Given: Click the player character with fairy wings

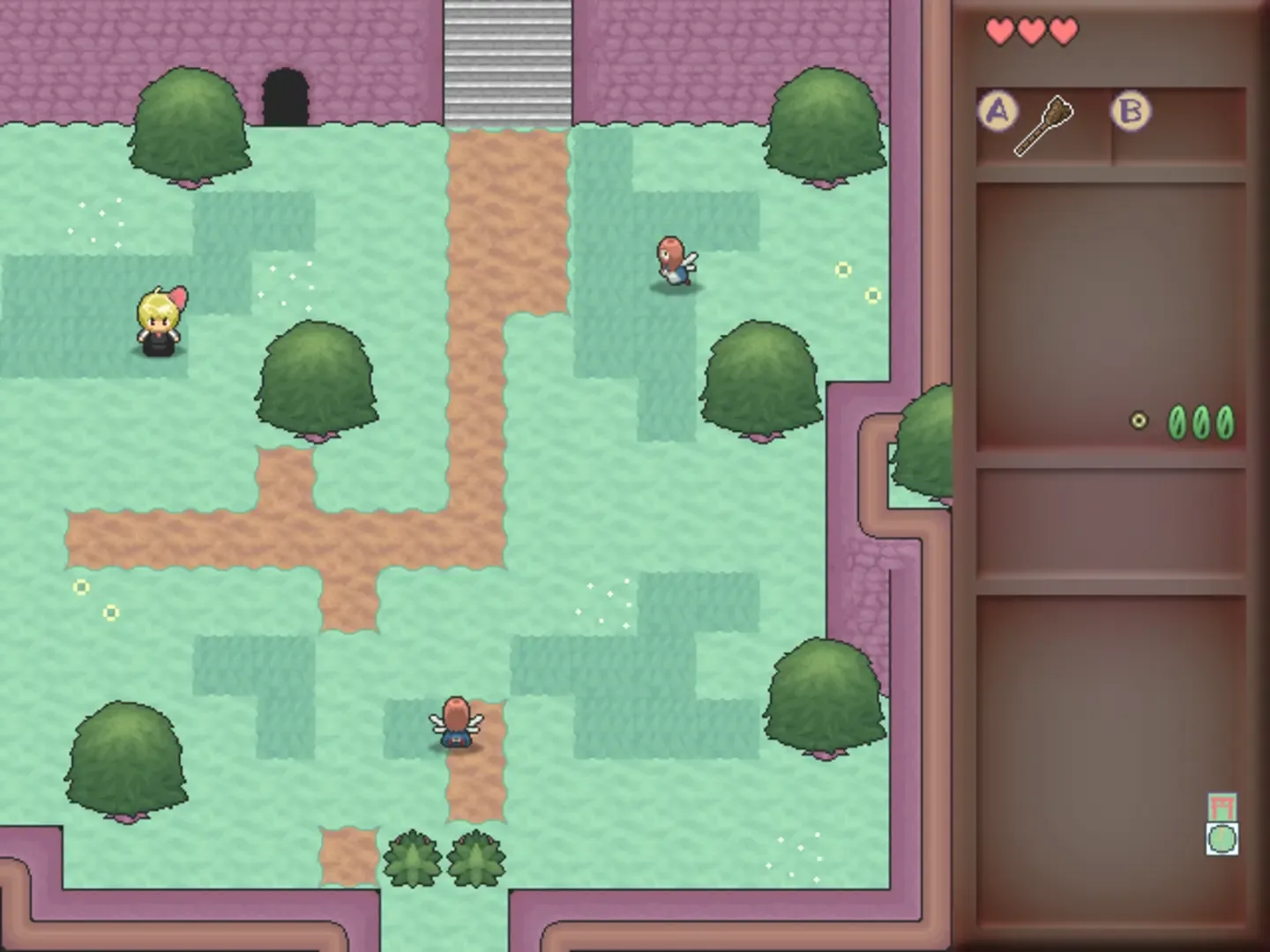Looking at the screenshot, I should pos(455,729).
